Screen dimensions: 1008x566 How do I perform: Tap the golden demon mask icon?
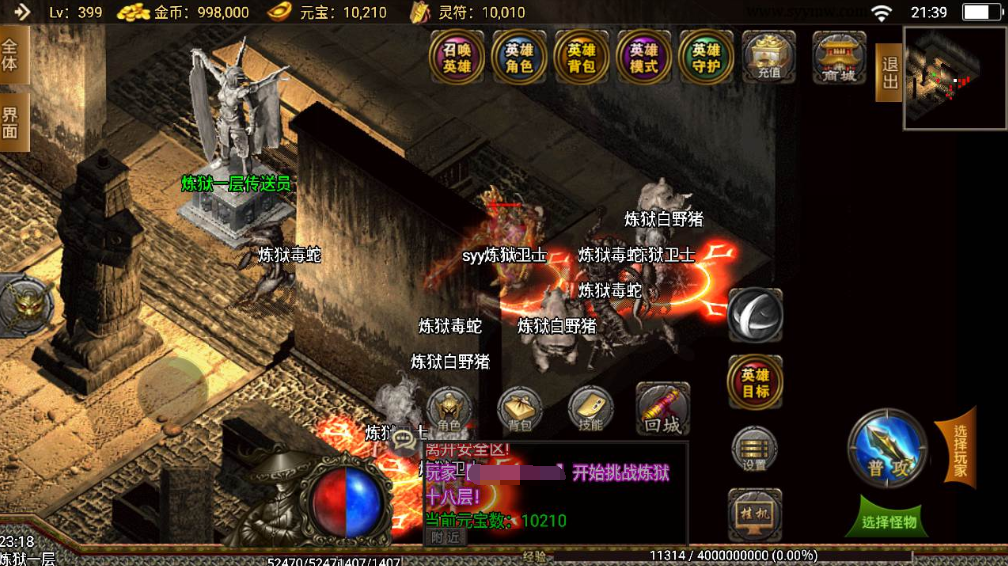pos(22,305)
